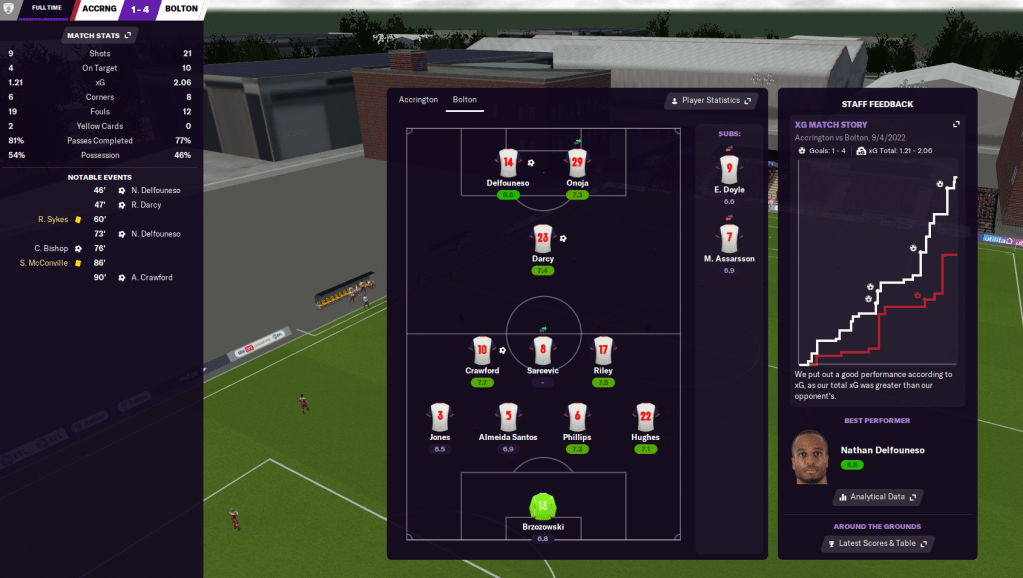This screenshot has height=578, width=1023.
Task: Pick Phillips's number 6 shirt
Action: (x=576, y=416)
